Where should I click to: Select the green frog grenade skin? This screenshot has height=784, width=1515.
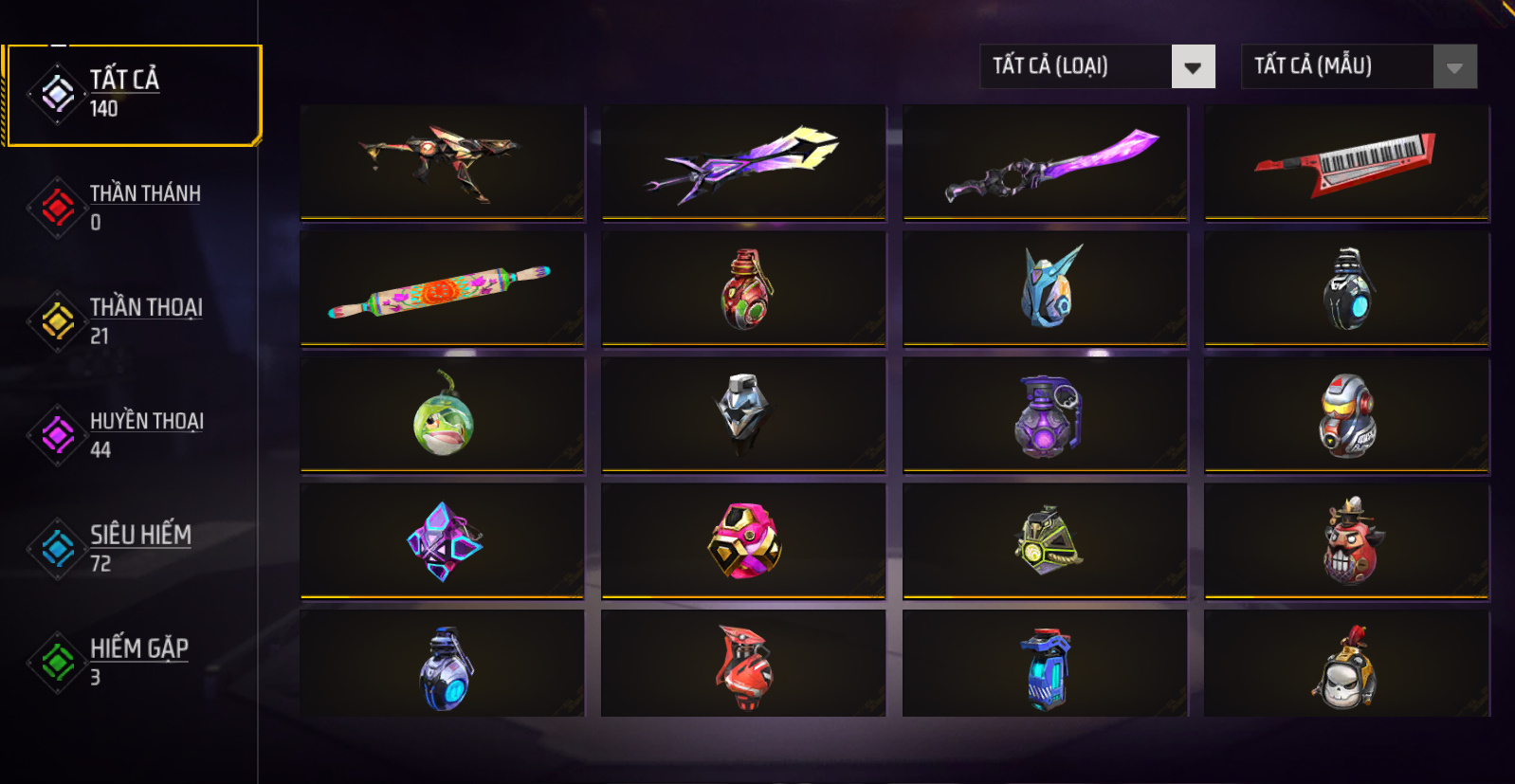pyautogui.click(x=442, y=415)
